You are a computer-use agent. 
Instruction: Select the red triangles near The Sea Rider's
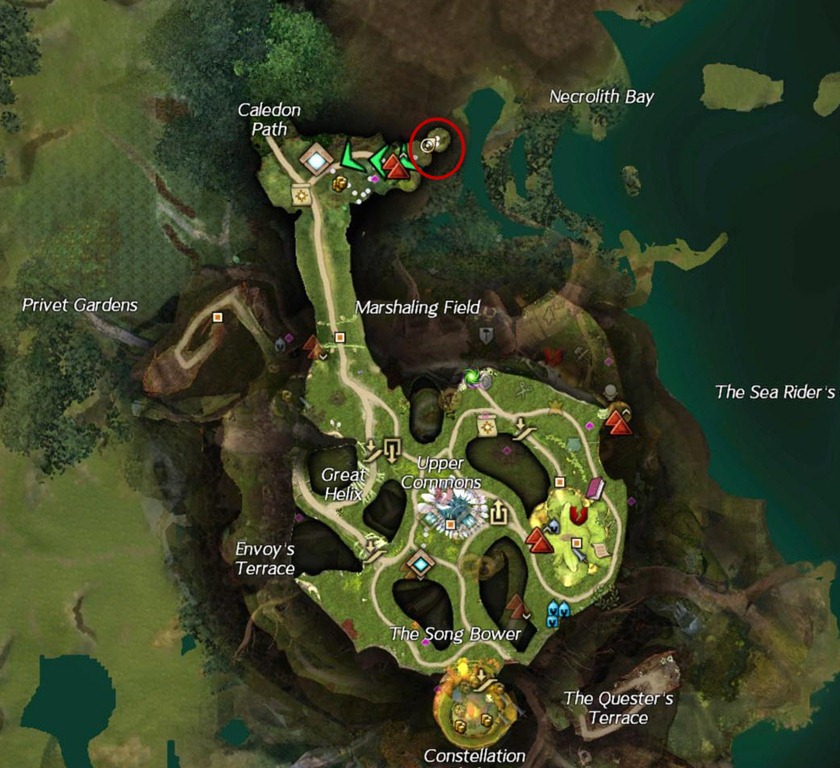point(617,422)
